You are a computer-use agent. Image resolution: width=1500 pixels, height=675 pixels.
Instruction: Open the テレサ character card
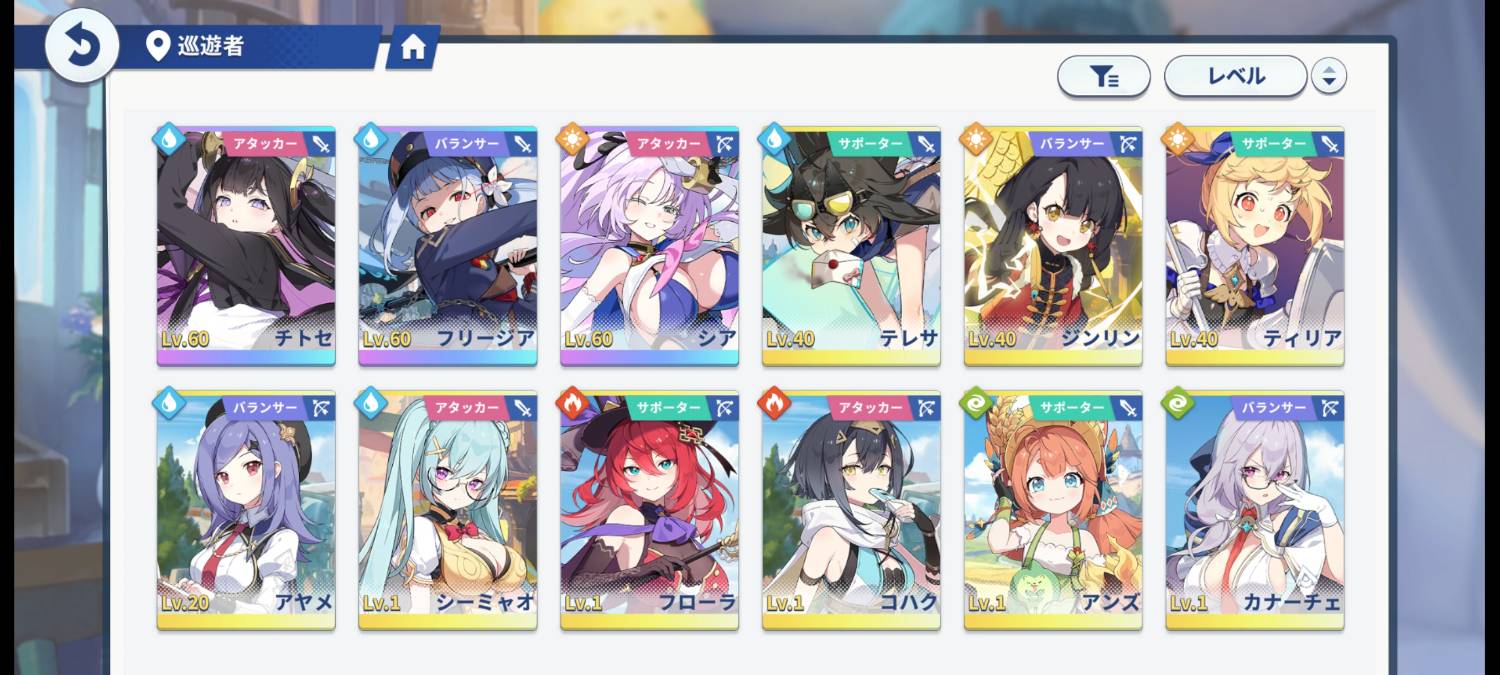[851, 246]
